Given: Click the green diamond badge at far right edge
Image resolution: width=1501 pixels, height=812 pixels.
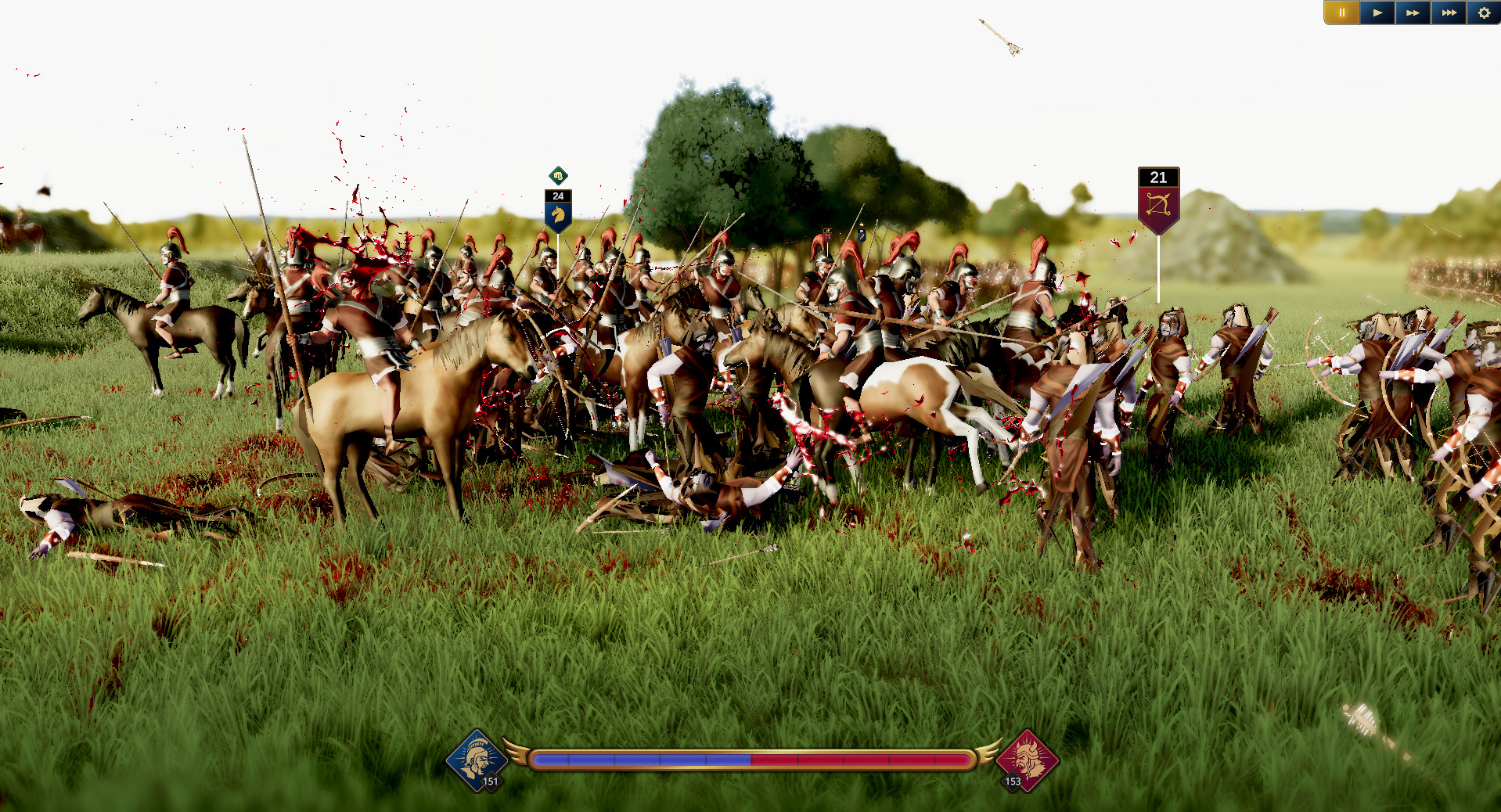Looking at the screenshot, I should [x=861, y=225].
